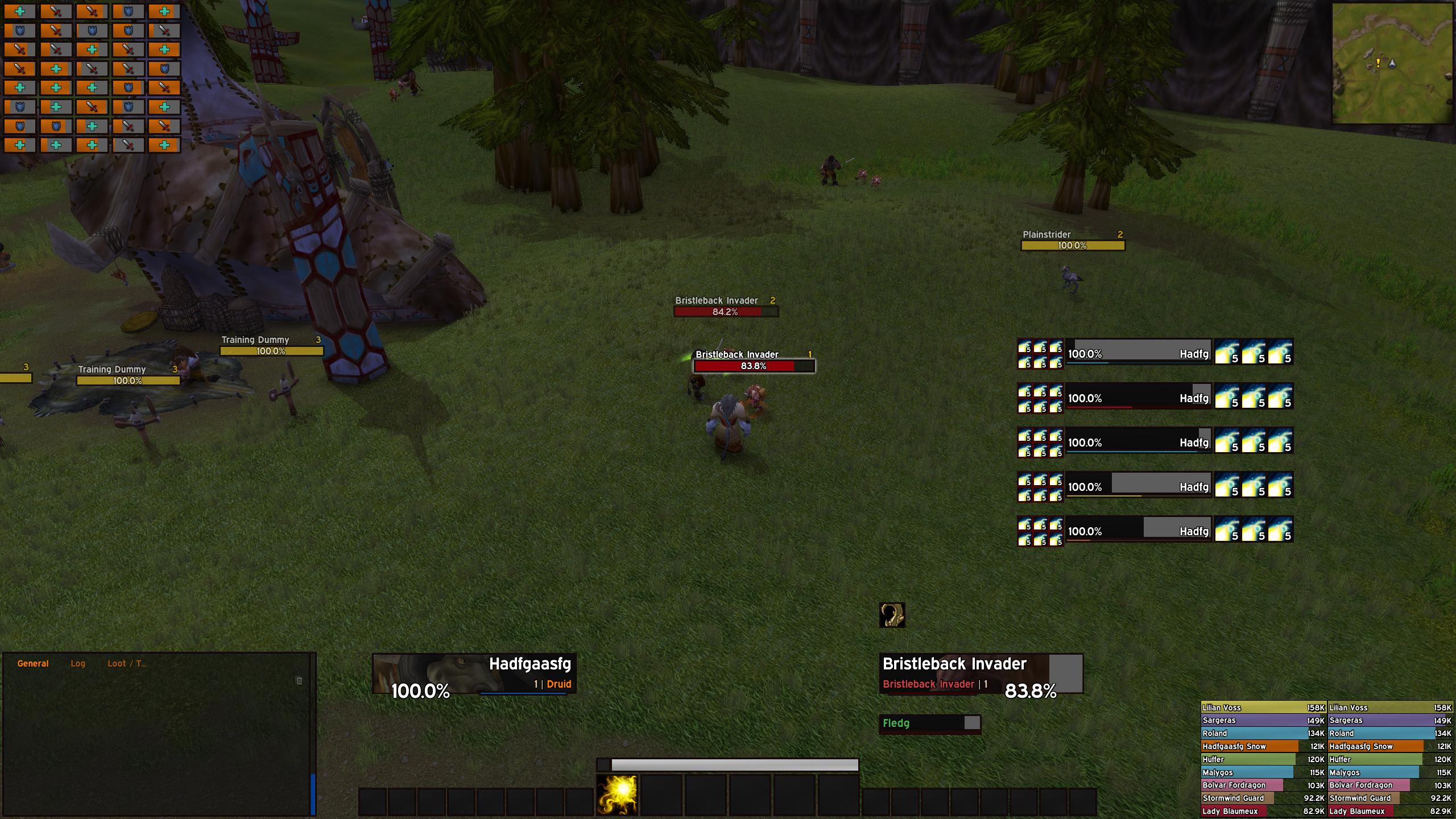The height and width of the screenshot is (819, 1456).
Task: Click the minimap
Action: click(1392, 63)
